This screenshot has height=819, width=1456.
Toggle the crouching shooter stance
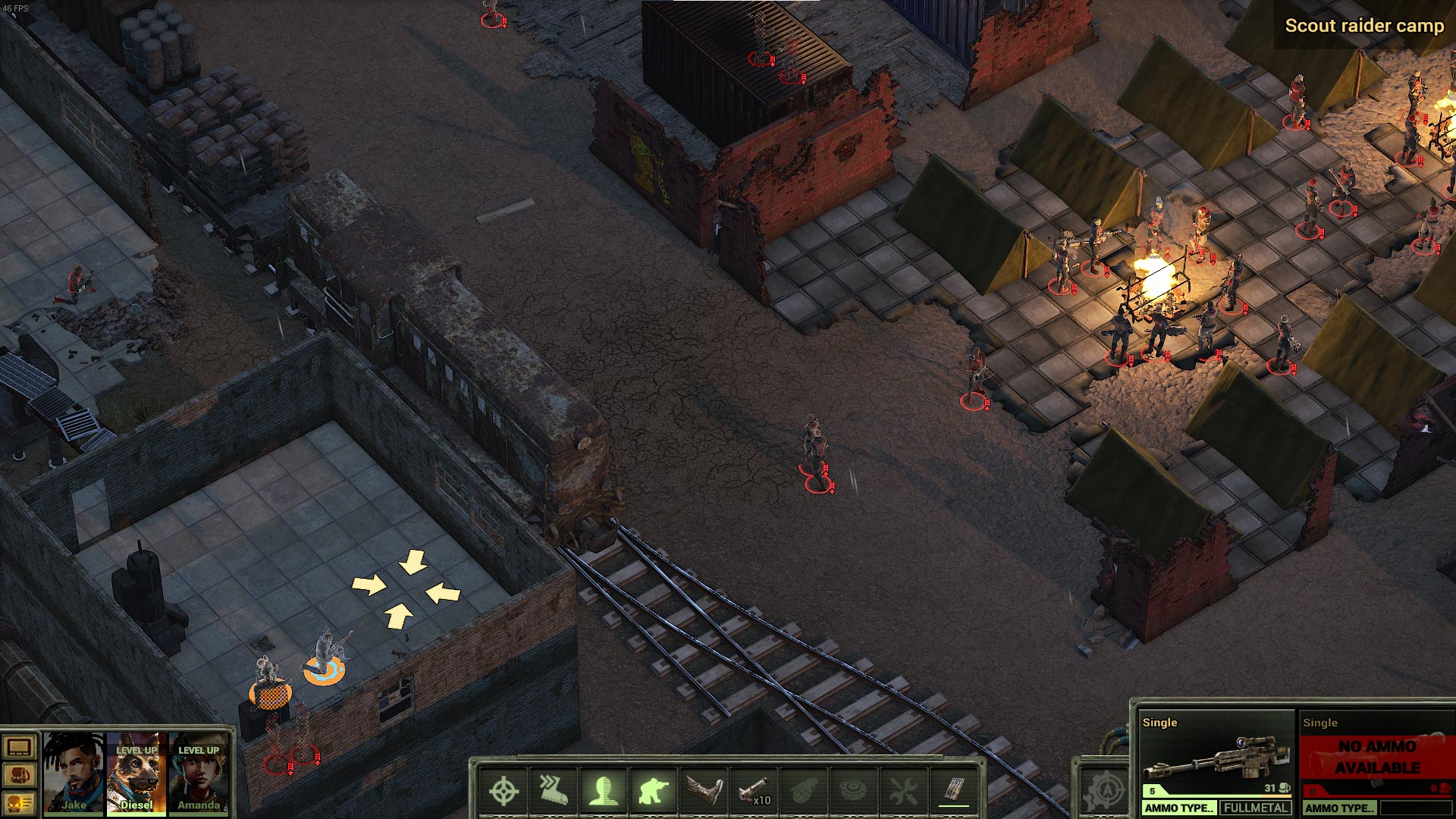tap(654, 791)
